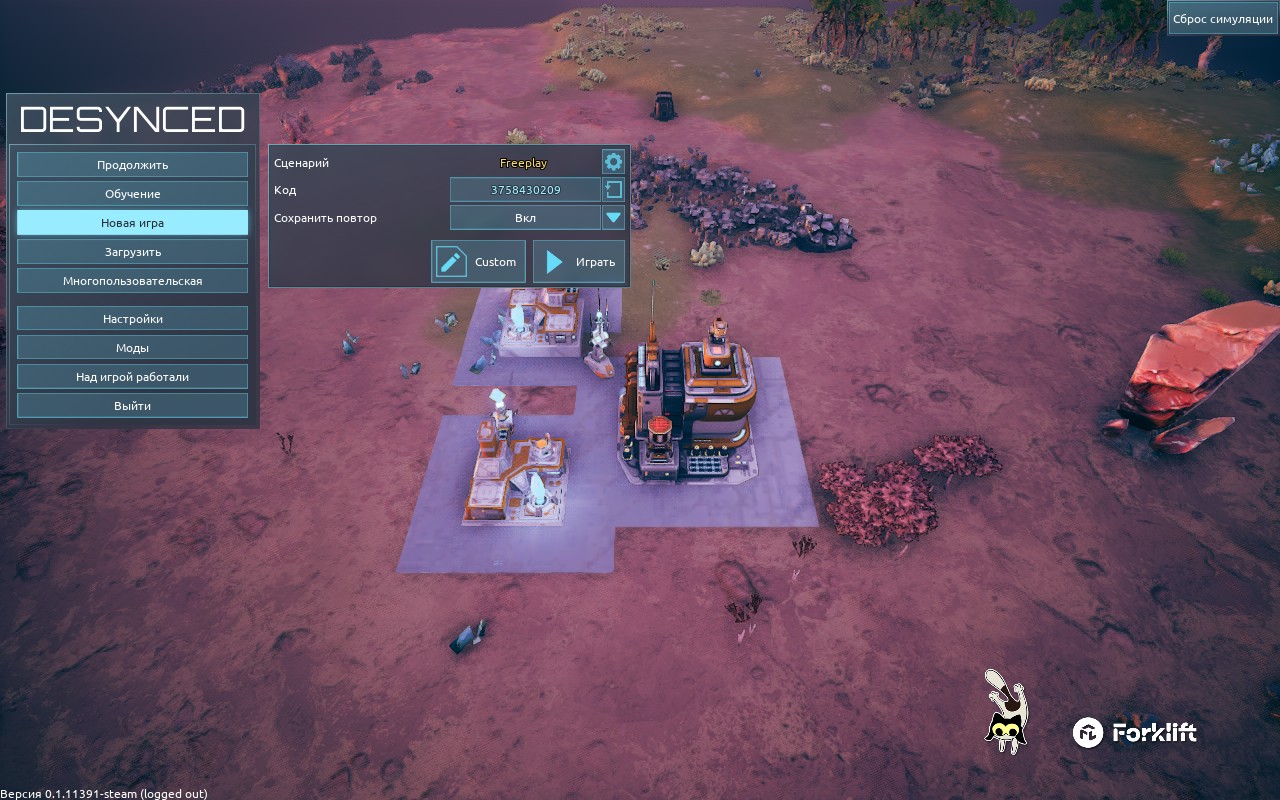Click the Выйти button
1280x800 pixels.
pyautogui.click(x=132, y=406)
